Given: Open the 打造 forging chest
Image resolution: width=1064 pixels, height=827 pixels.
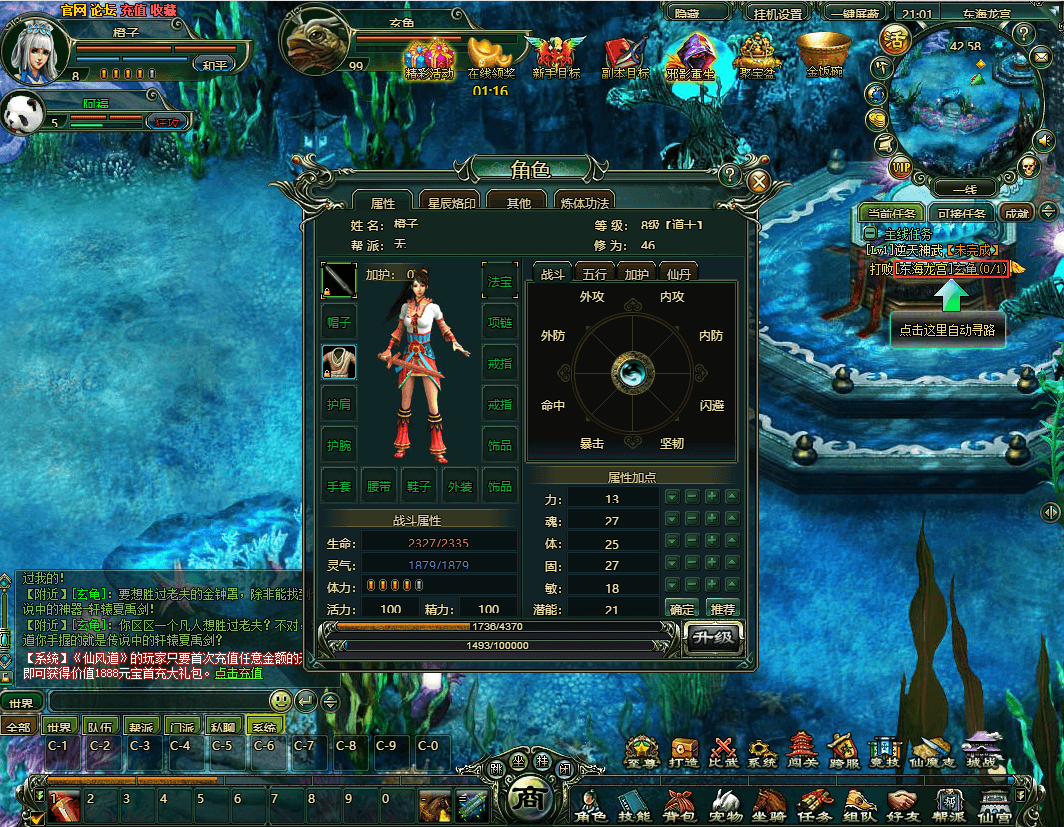Looking at the screenshot, I should point(684,751).
